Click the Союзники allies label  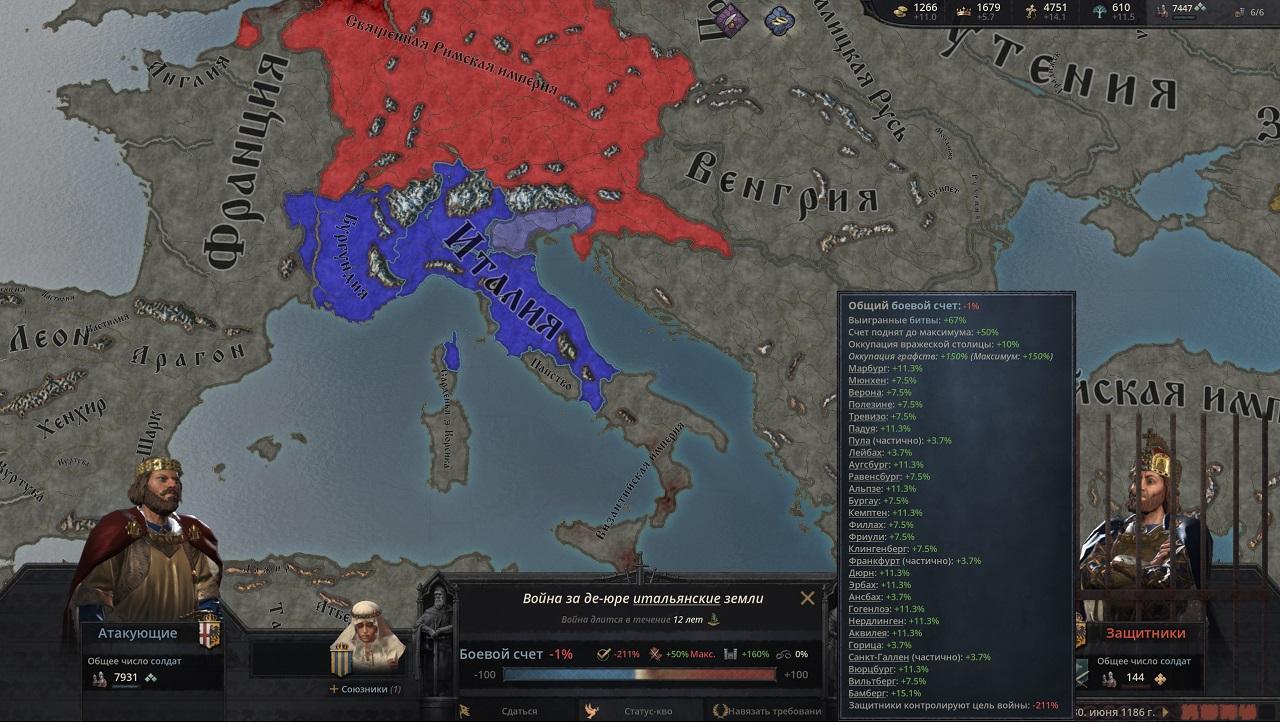coord(366,689)
